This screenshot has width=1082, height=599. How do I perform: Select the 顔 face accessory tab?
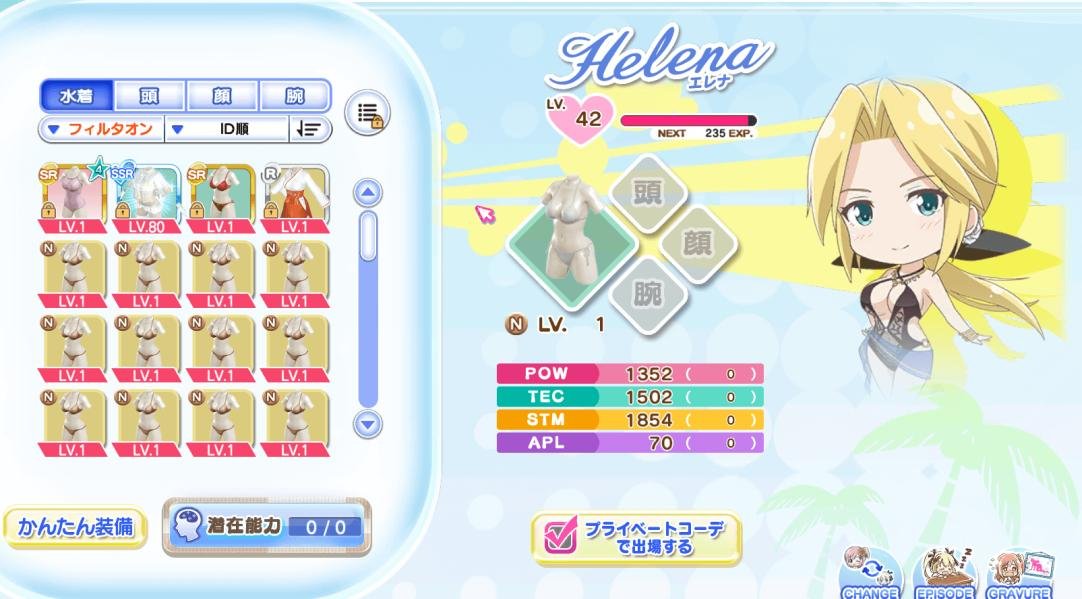pos(222,96)
